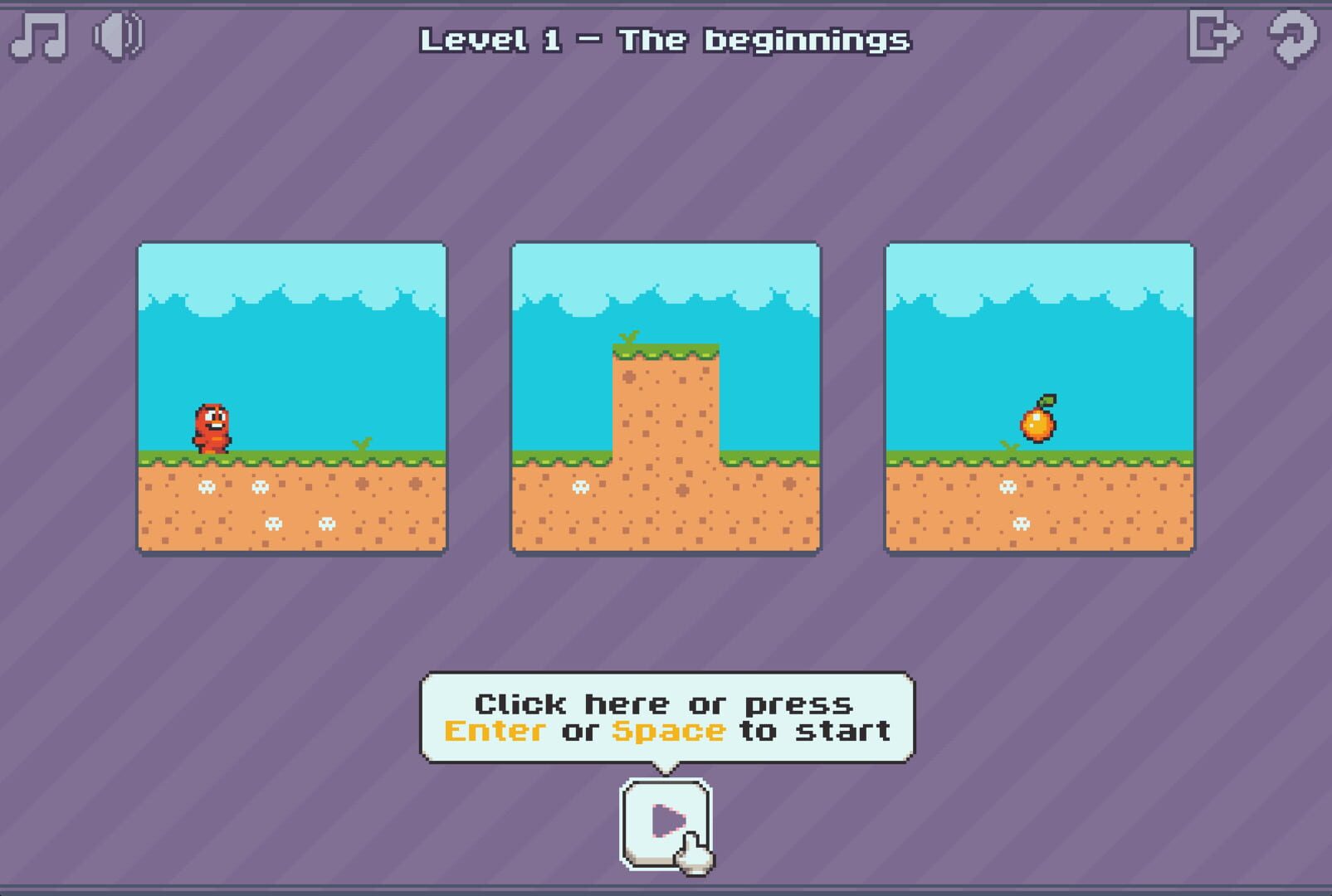
Task: Open the first level scene panel
Action: pyautogui.click(x=290, y=394)
